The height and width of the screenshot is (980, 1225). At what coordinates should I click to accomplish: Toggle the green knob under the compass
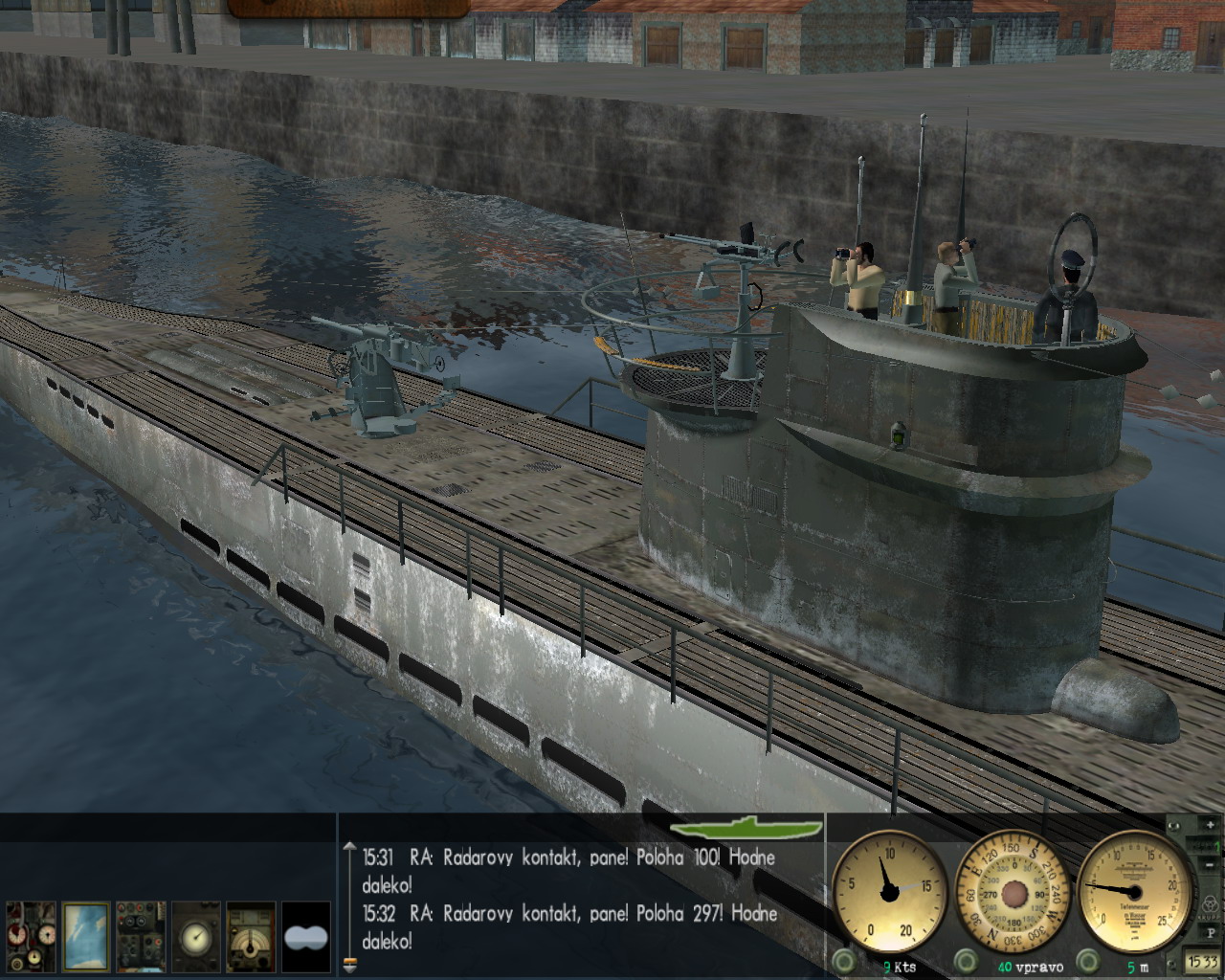pyautogui.click(x=966, y=960)
